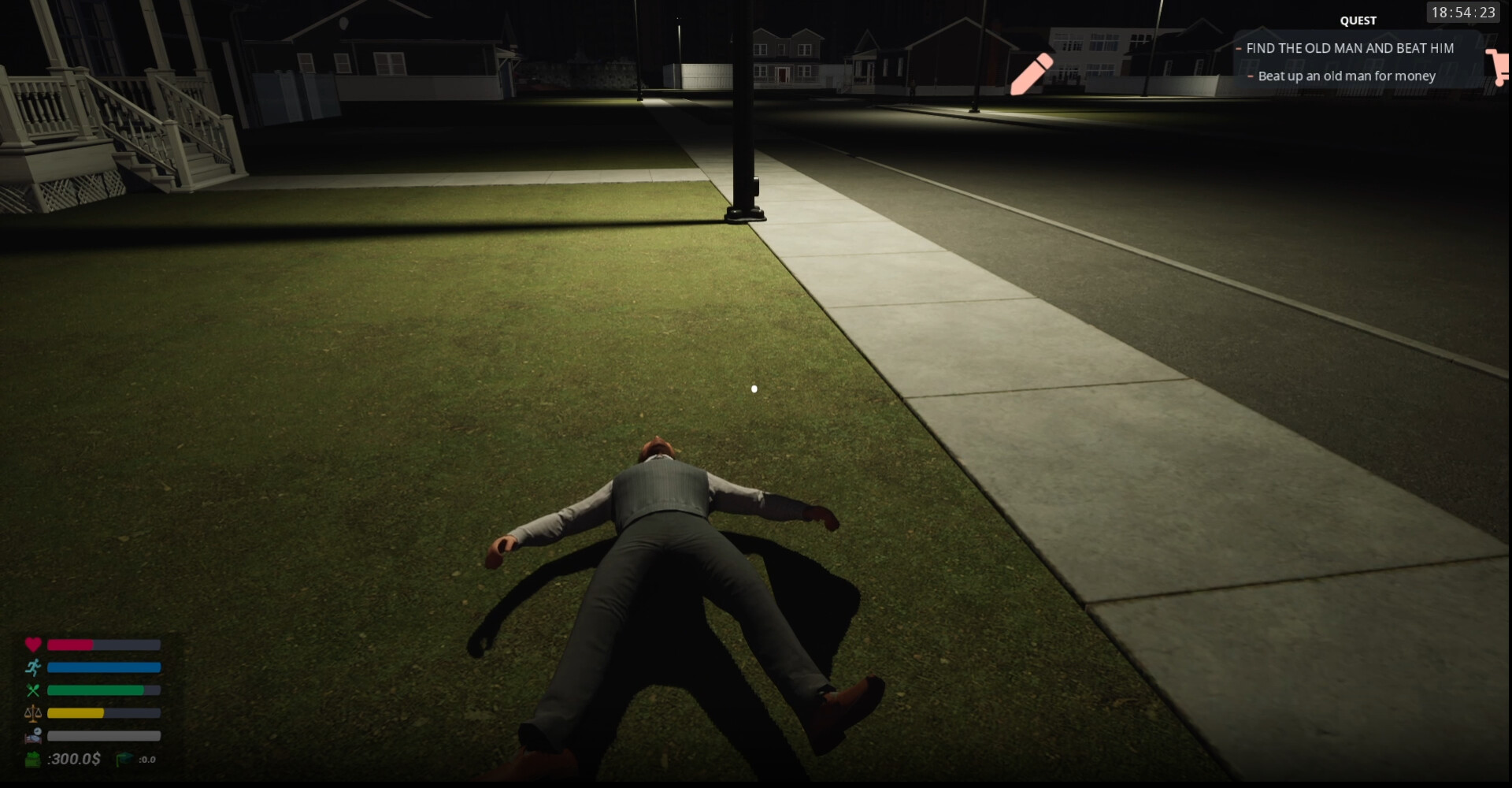Viewport: 1512px width, 788px height.
Task: Click the fork and spoon hunger icon
Action: [31, 690]
